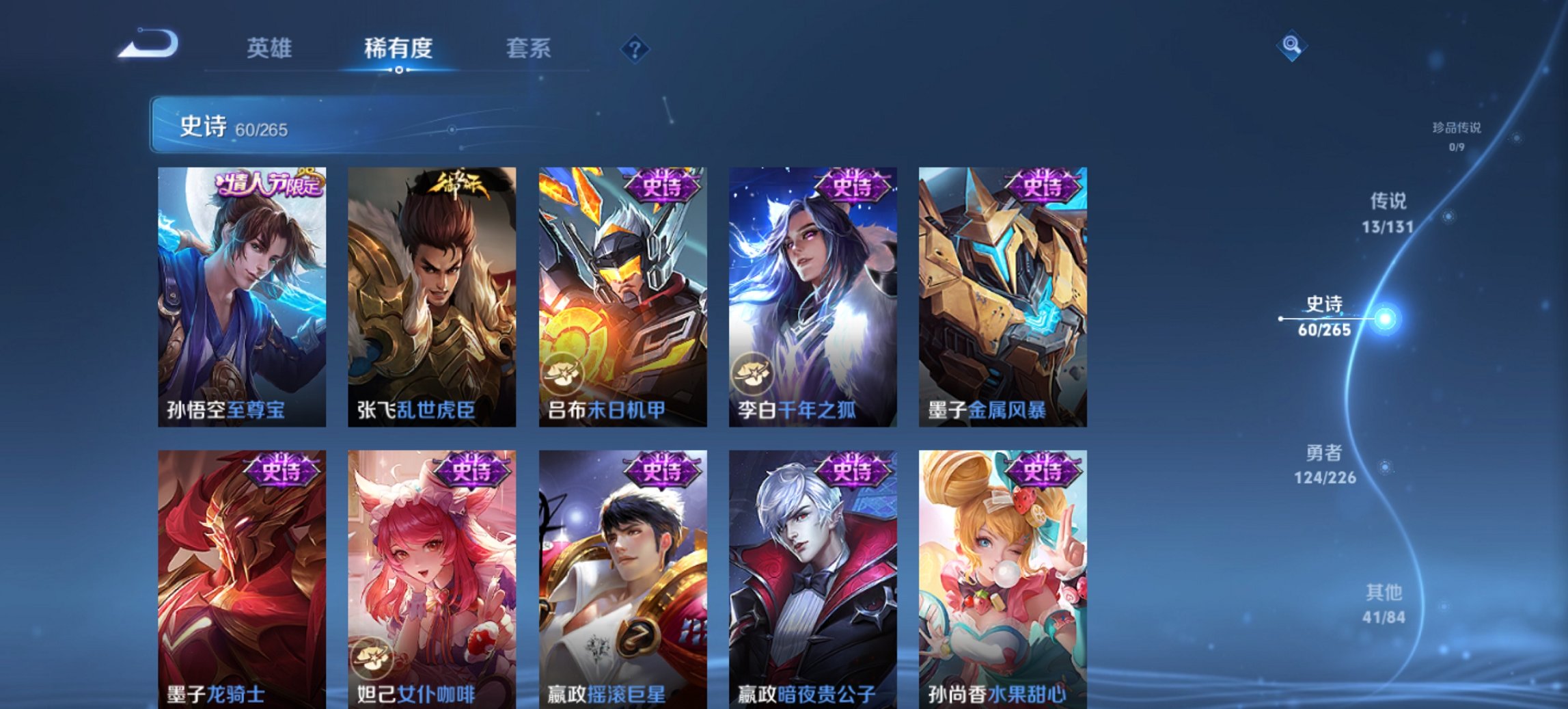The width and height of the screenshot is (1568, 709).
Task: Select the 张飞乱世虎臣 skin card
Action: 430,294
